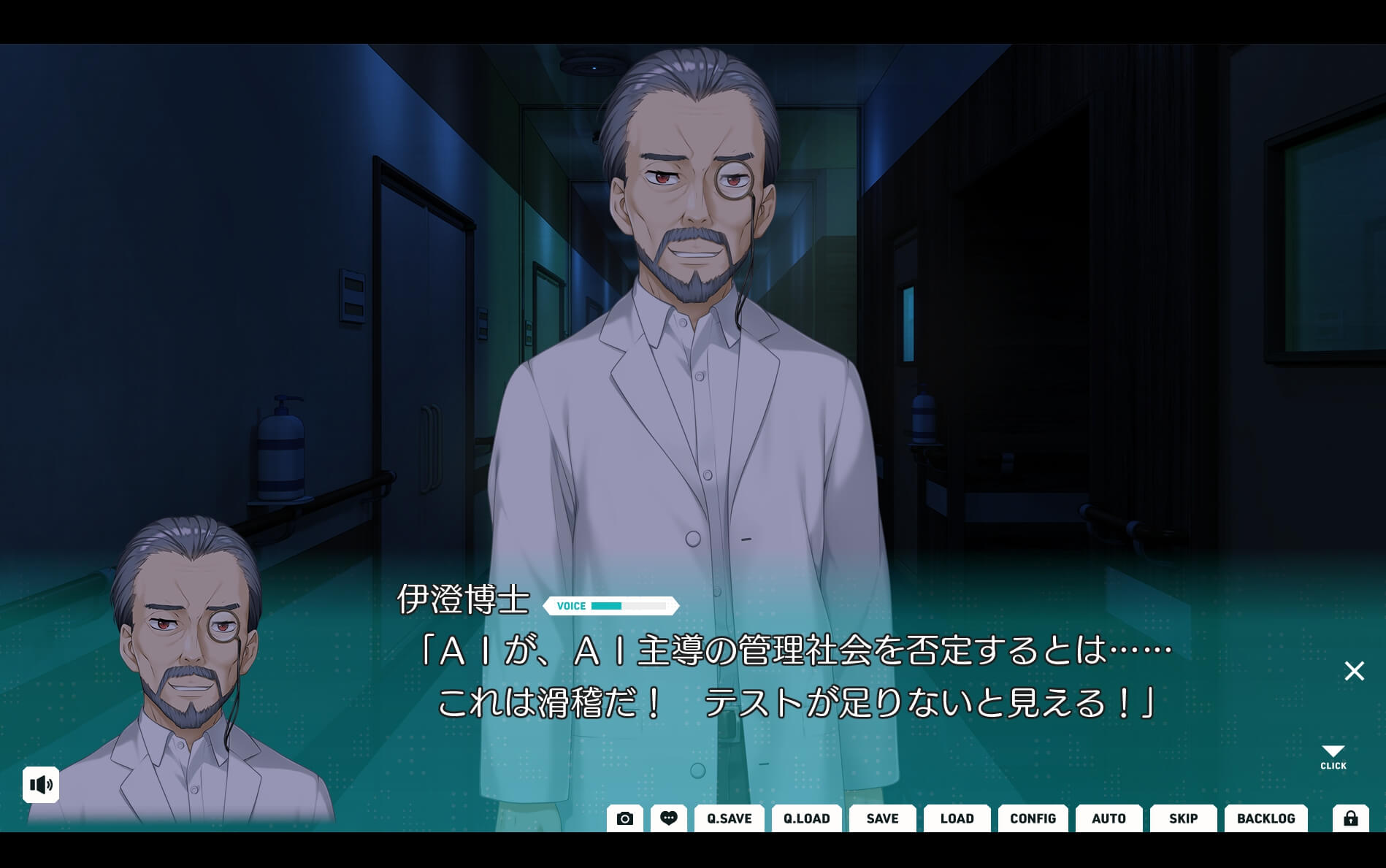
Task: Click the heart speech-bubble icon
Action: 669,818
